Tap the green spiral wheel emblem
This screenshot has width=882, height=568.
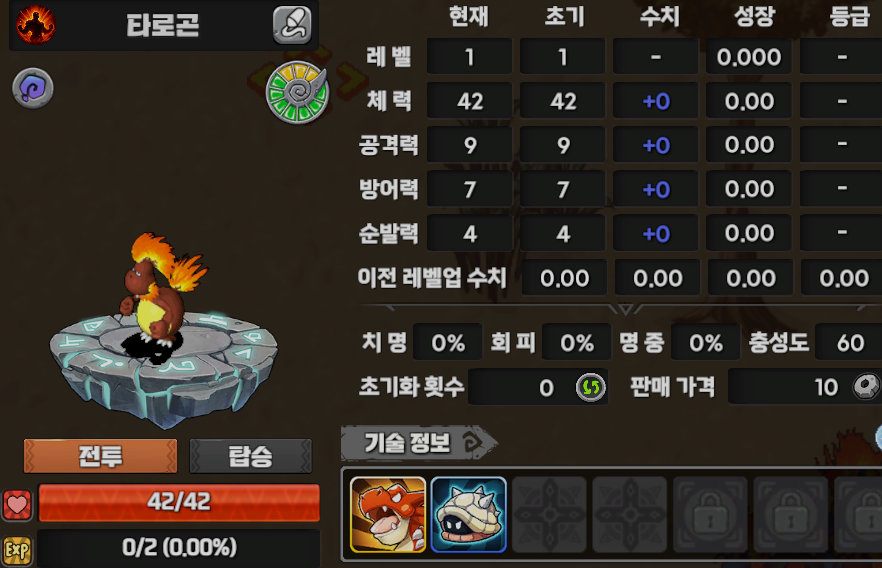point(297,92)
